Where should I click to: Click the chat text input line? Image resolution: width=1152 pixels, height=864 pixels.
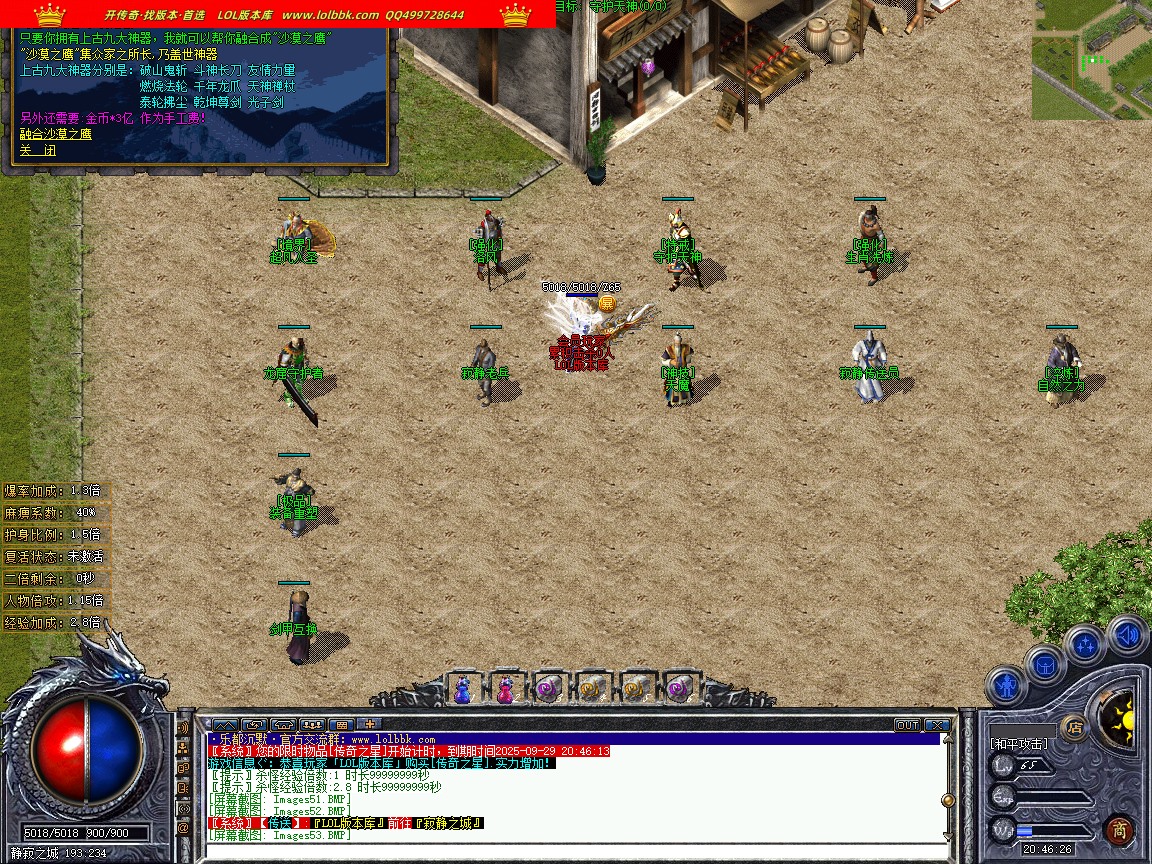click(570, 850)
